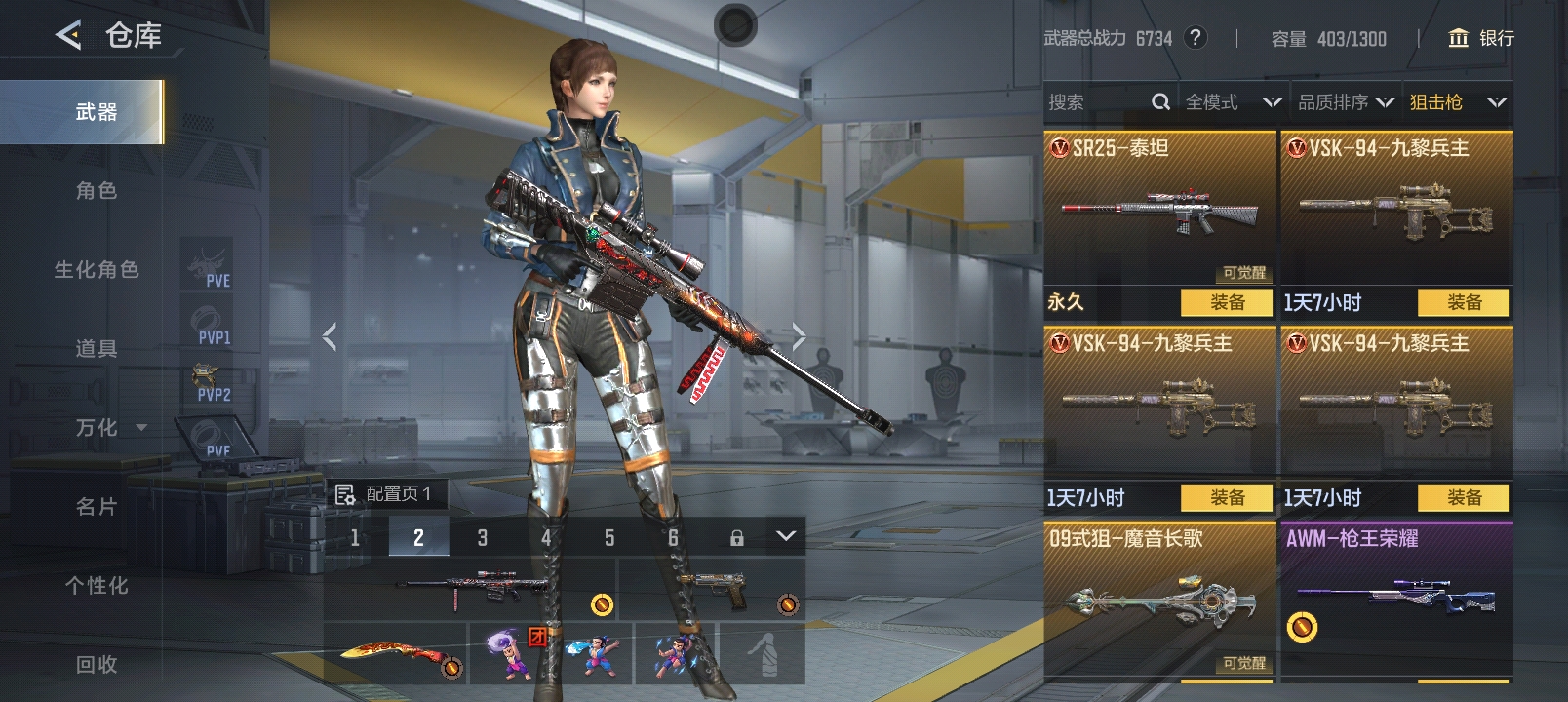Open the 全模式 mode dropdown

[1233, 102]
